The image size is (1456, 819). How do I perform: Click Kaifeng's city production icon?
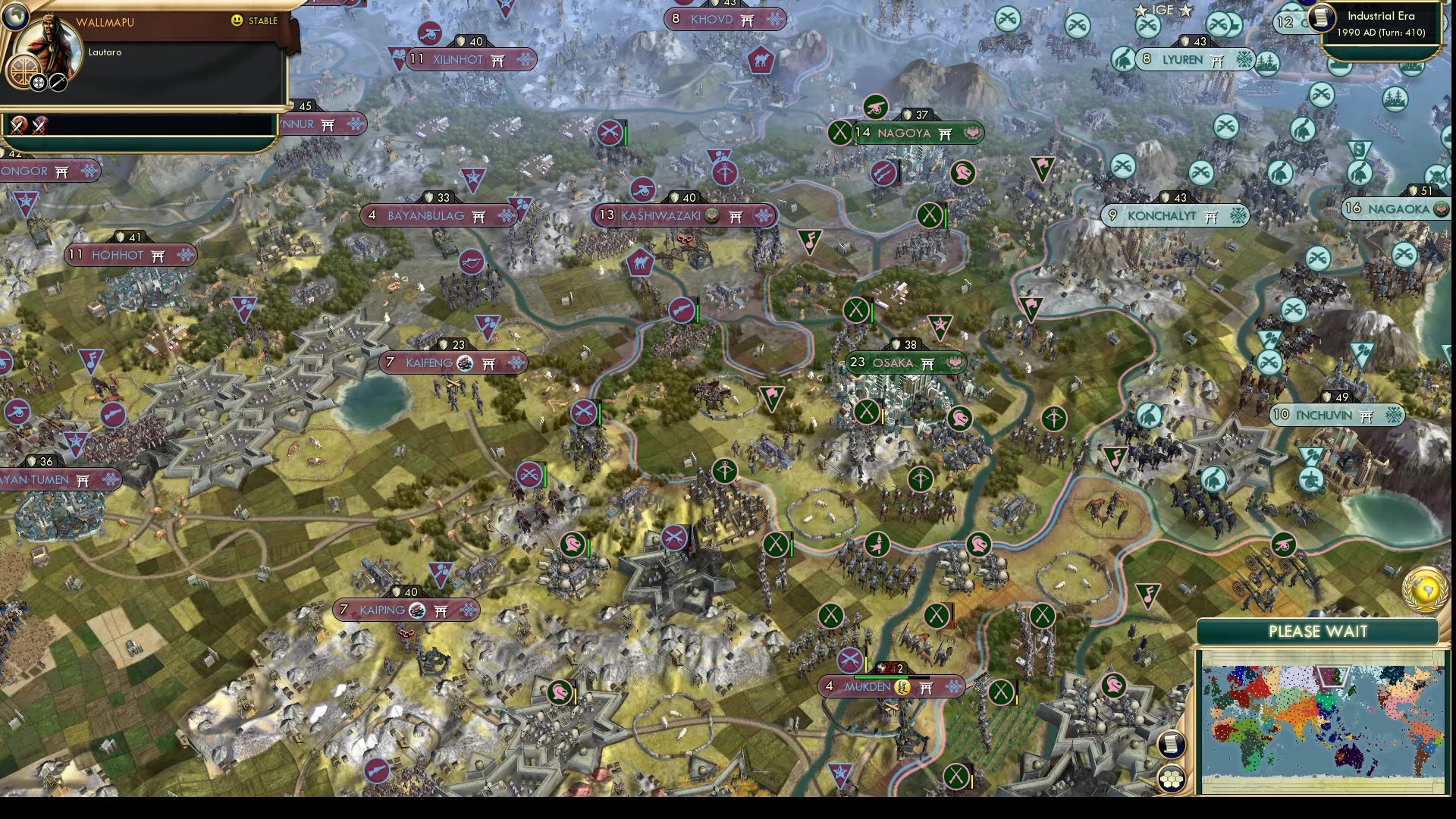pyautogui.click(x=465, y=363)
